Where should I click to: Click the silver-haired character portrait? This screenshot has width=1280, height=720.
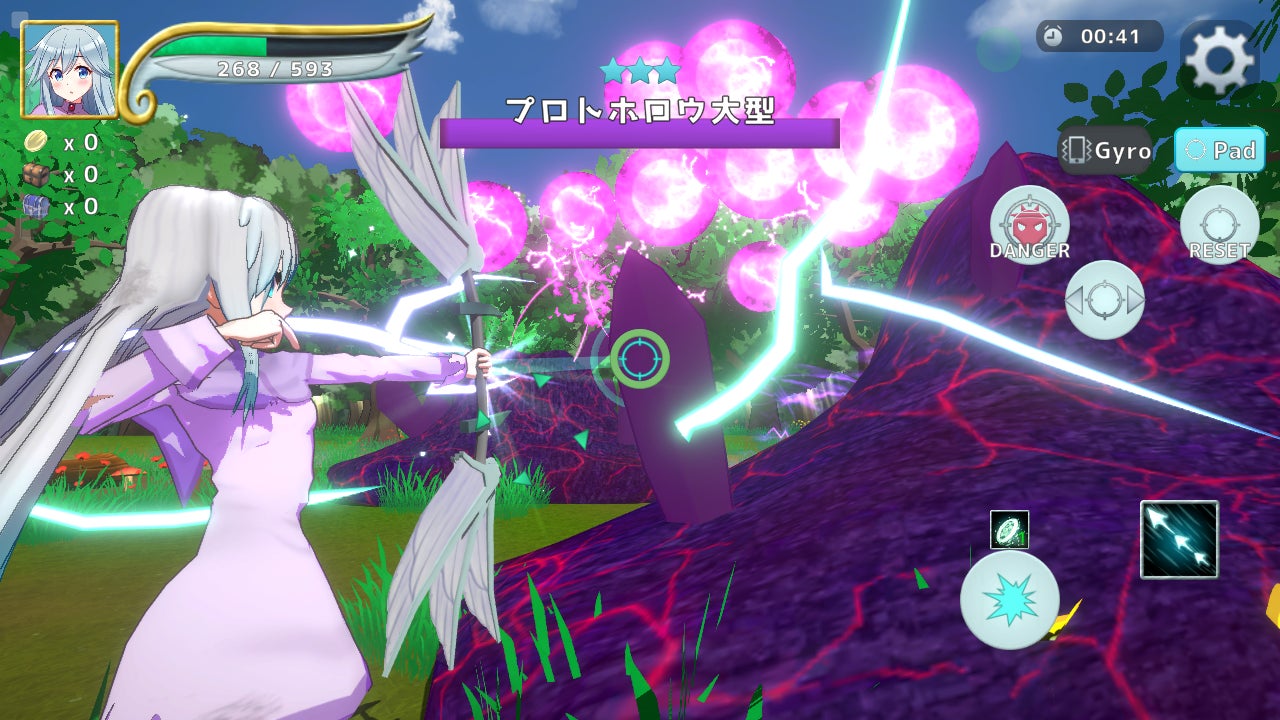point(70,70)
